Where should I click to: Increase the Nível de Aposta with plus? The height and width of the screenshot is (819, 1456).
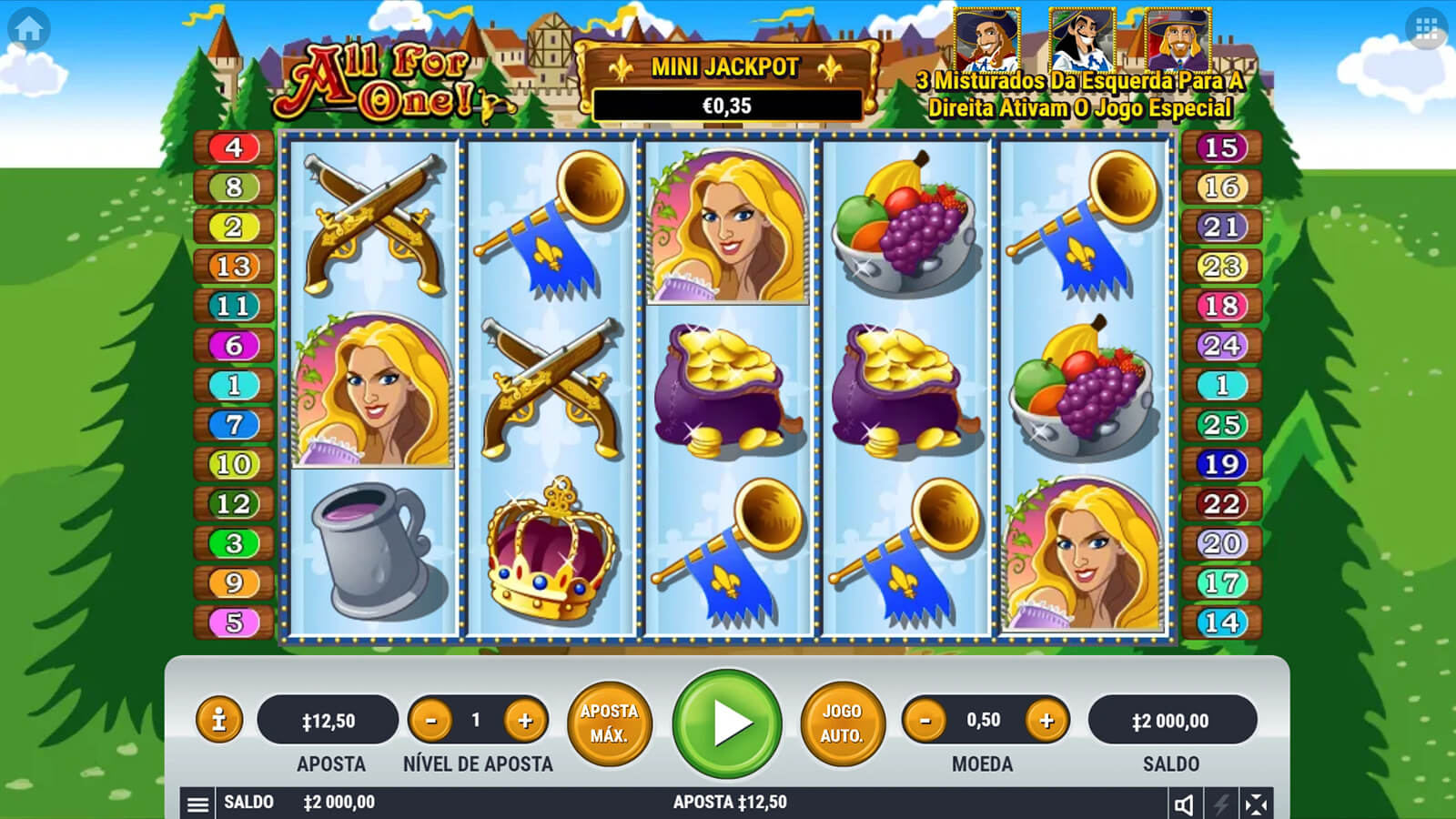tap(525, 721)
